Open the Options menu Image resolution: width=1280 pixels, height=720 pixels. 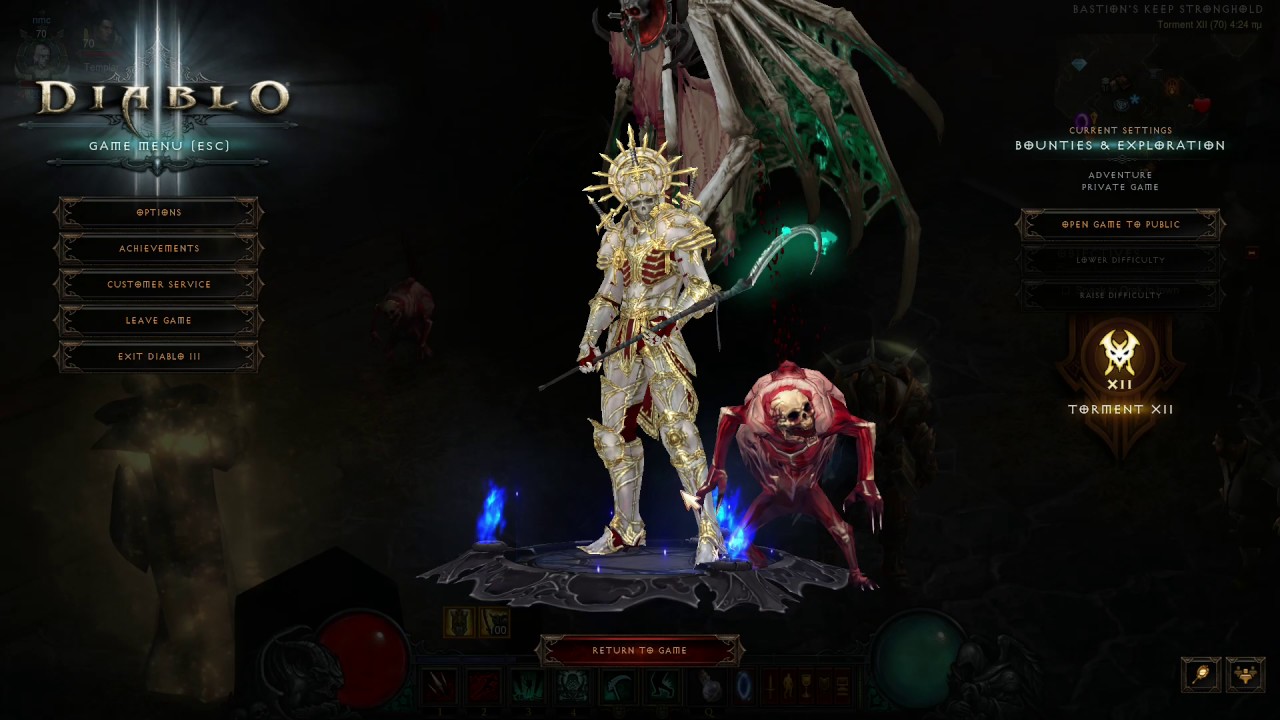point(159,212)
